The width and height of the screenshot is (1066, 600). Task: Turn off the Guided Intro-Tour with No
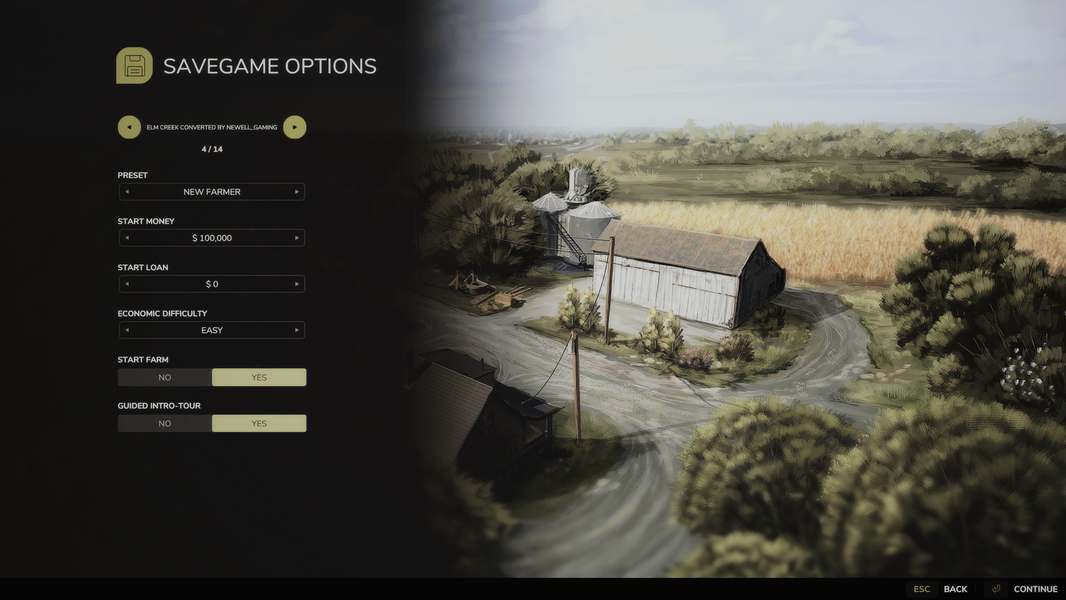tap(165, 424)
